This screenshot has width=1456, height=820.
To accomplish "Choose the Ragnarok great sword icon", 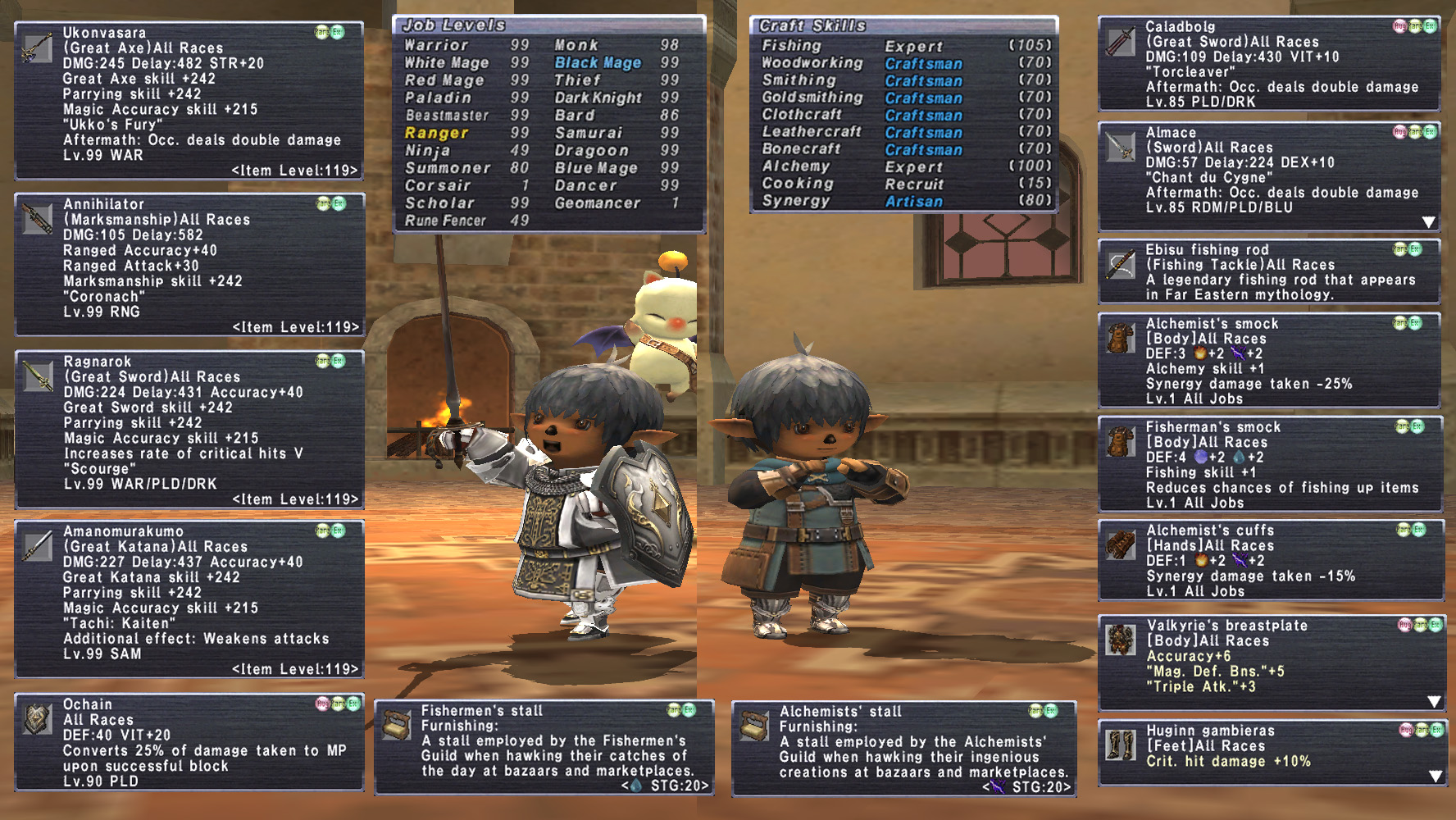I will click(37, 376).
